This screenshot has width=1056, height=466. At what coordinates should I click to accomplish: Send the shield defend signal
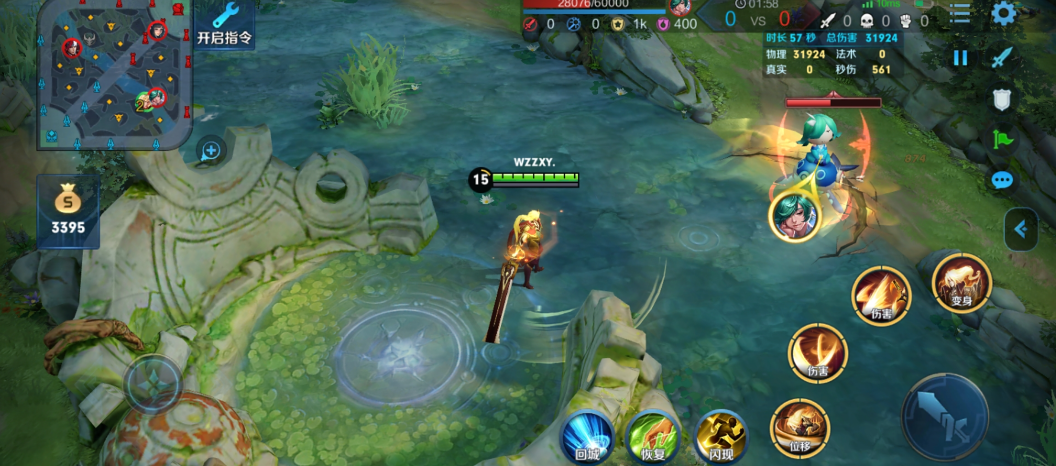tap(1002, 99)
